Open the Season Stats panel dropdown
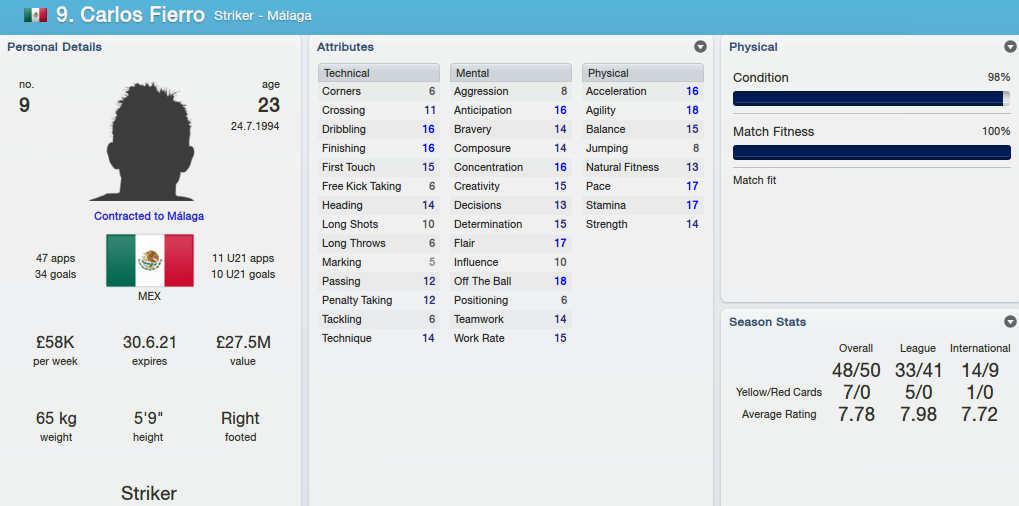 coord(1010,322)
